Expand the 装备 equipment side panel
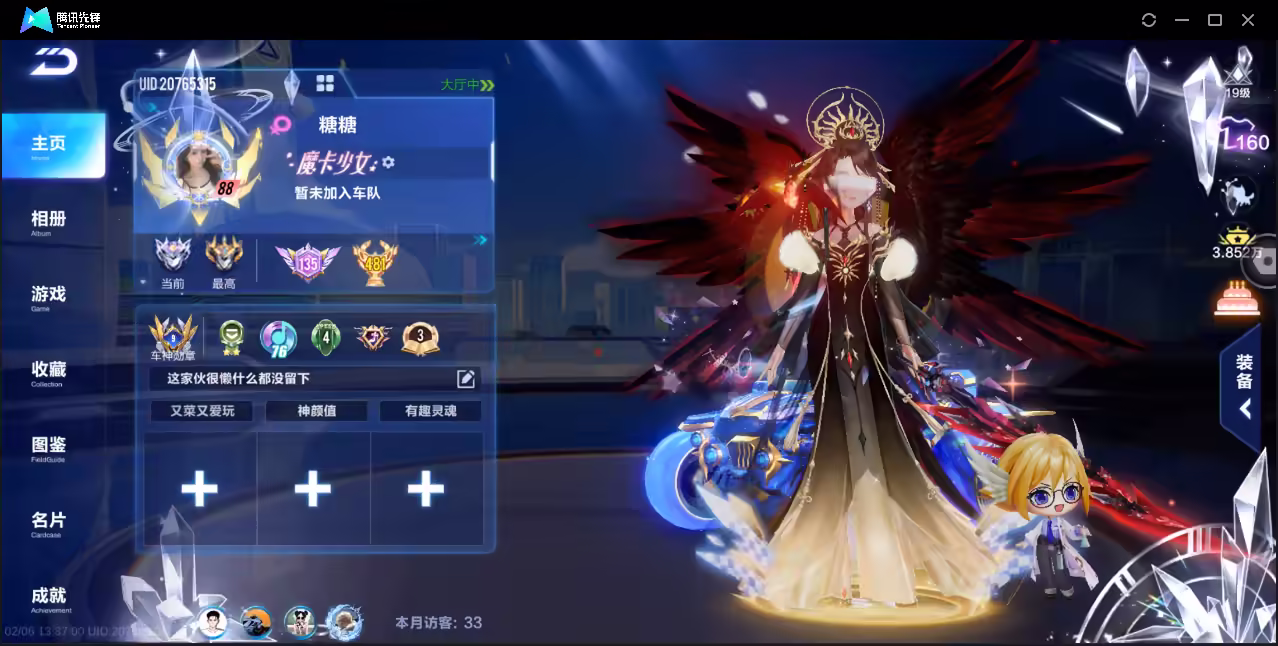The height and width of the screenshot is (646, 1278). [1244, 385]
